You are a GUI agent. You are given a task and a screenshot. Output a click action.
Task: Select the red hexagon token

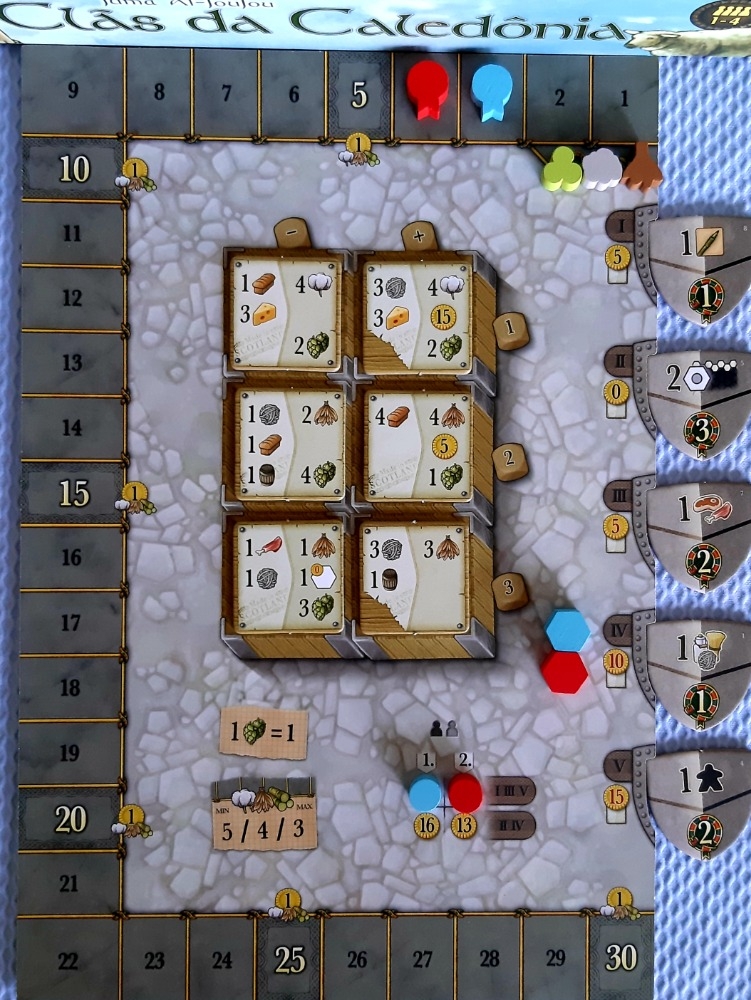click(564, 671)
